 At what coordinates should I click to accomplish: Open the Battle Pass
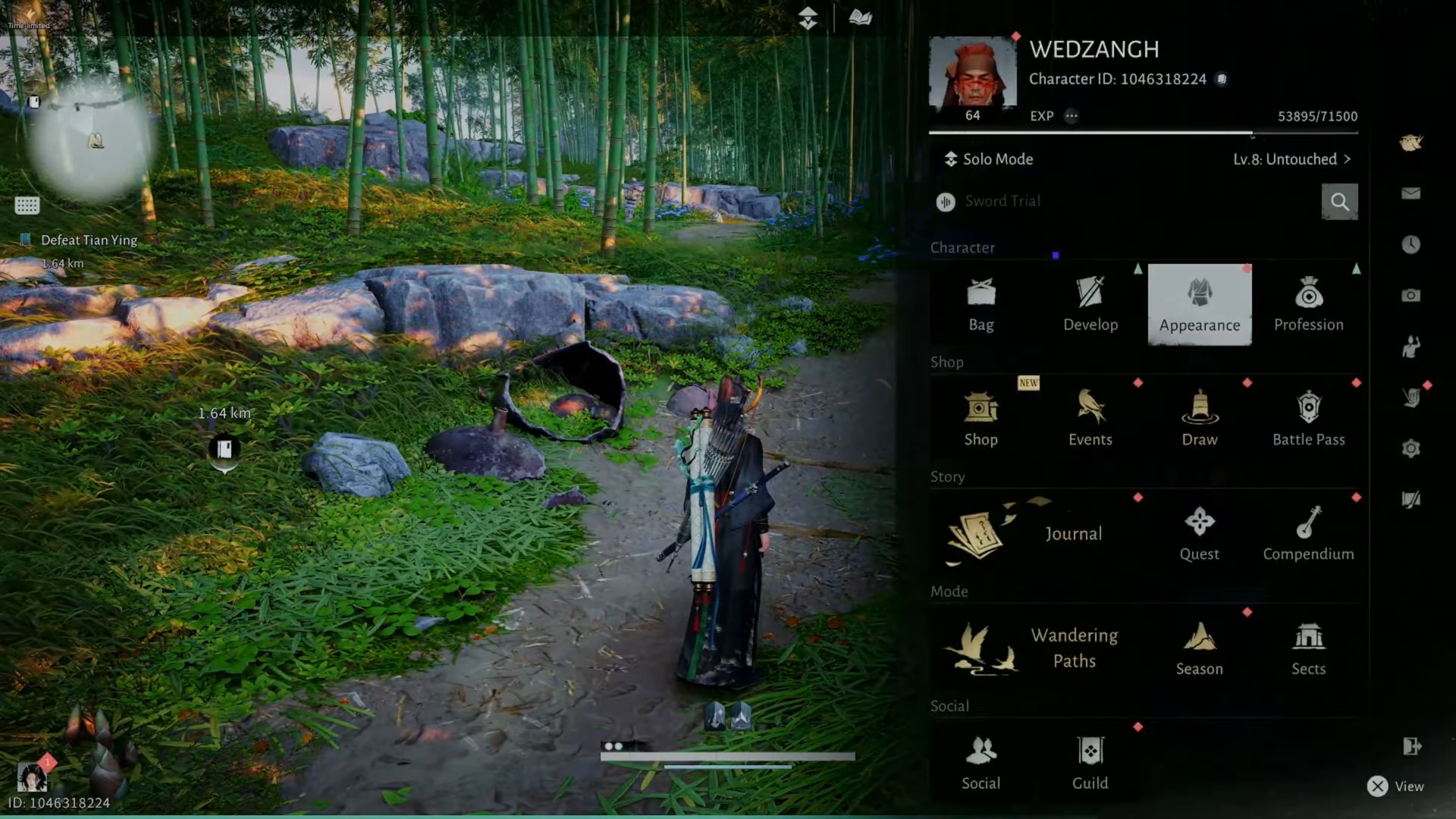(x=1308, y=419)
